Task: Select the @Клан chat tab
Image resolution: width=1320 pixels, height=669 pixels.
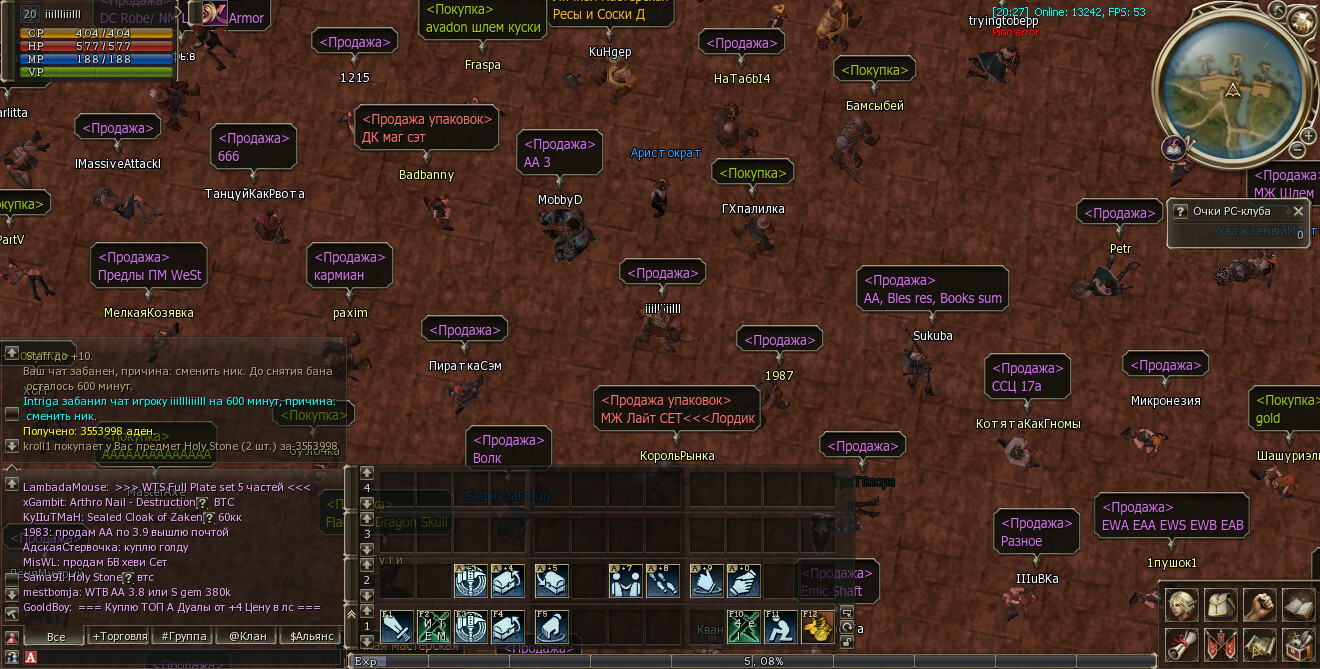Action: [x=247, y=636]
